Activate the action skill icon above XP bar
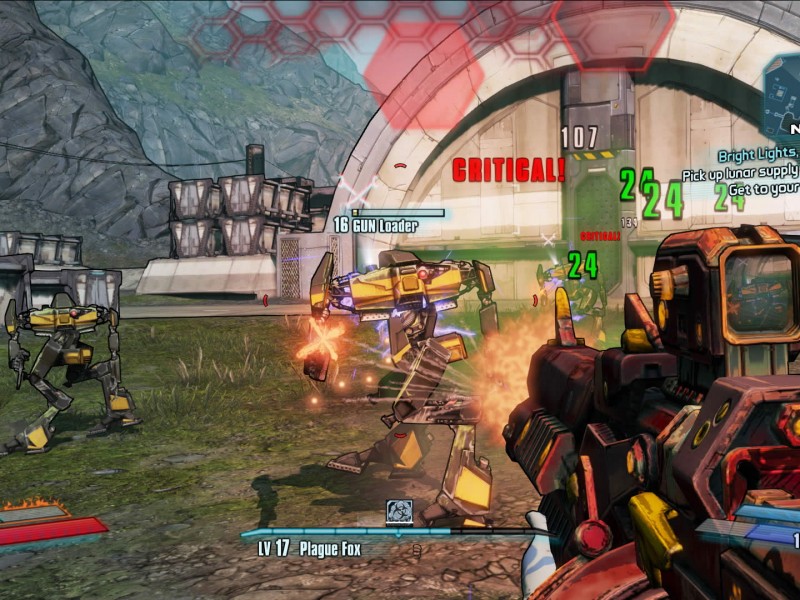 [400, 512]
